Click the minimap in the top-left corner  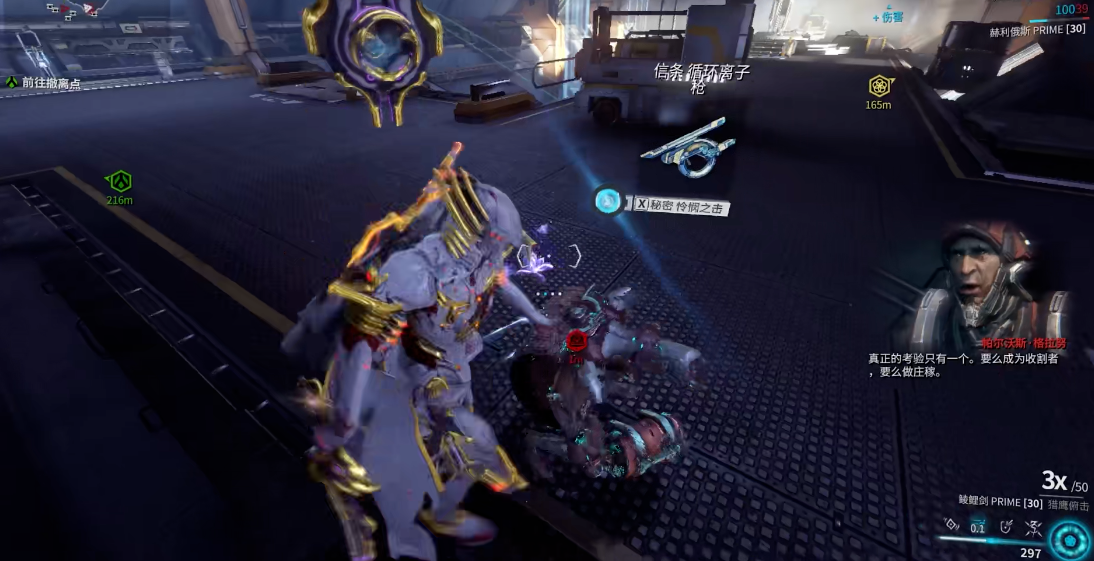click(x=70, y=12)
